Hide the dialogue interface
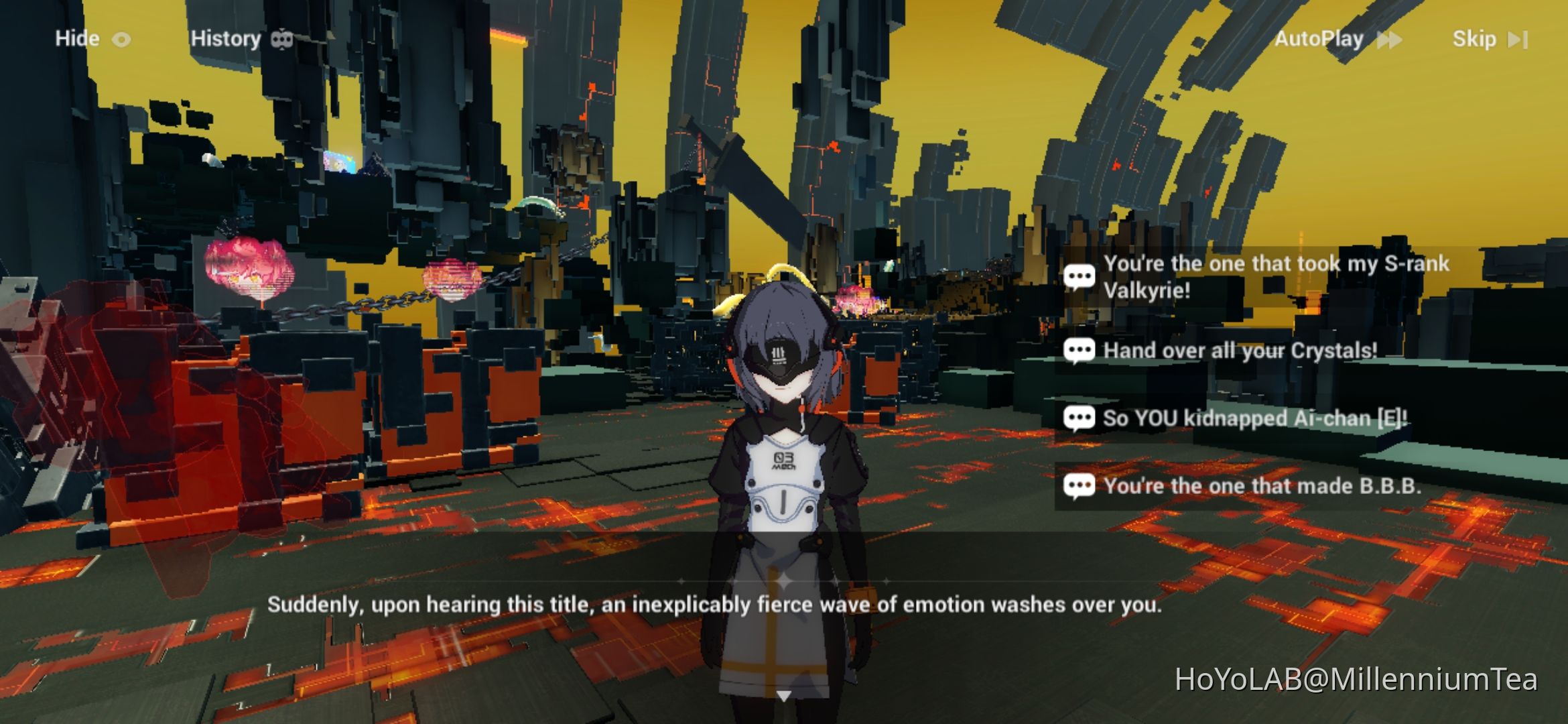1568x724 pixels. tap(78, 38)
